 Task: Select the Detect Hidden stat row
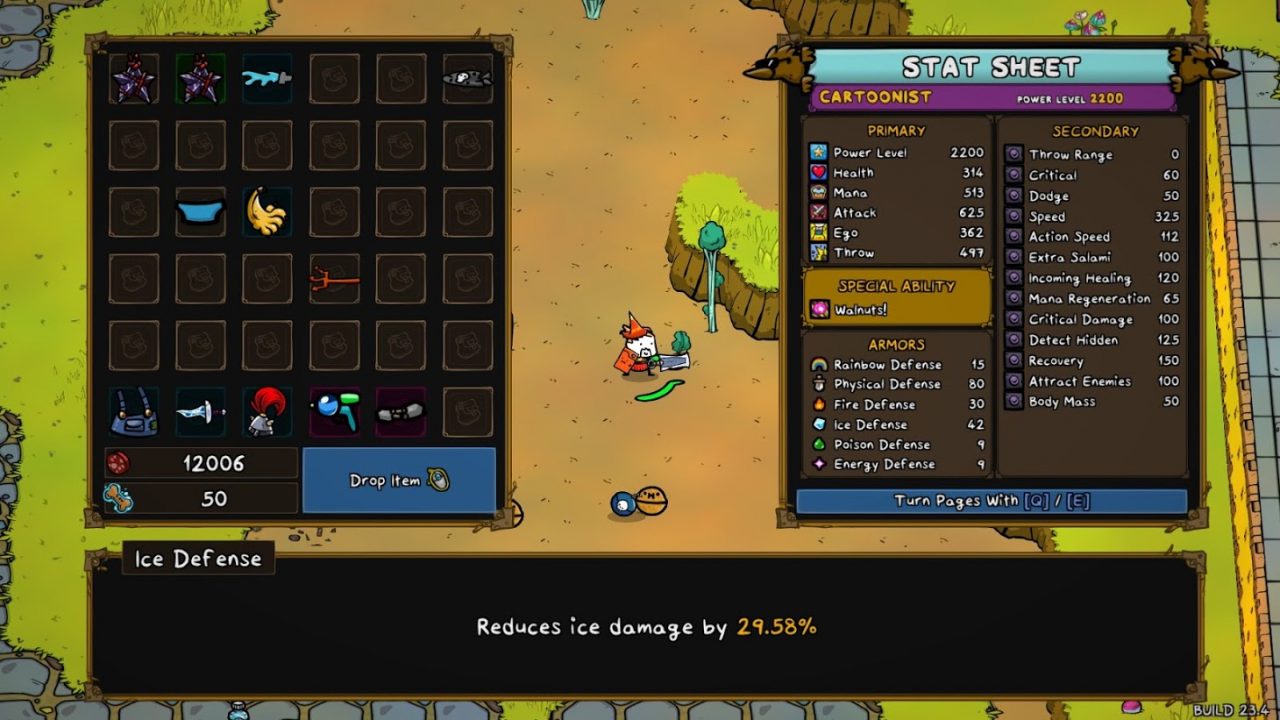pyautogui.click(x=1093, y=340)
